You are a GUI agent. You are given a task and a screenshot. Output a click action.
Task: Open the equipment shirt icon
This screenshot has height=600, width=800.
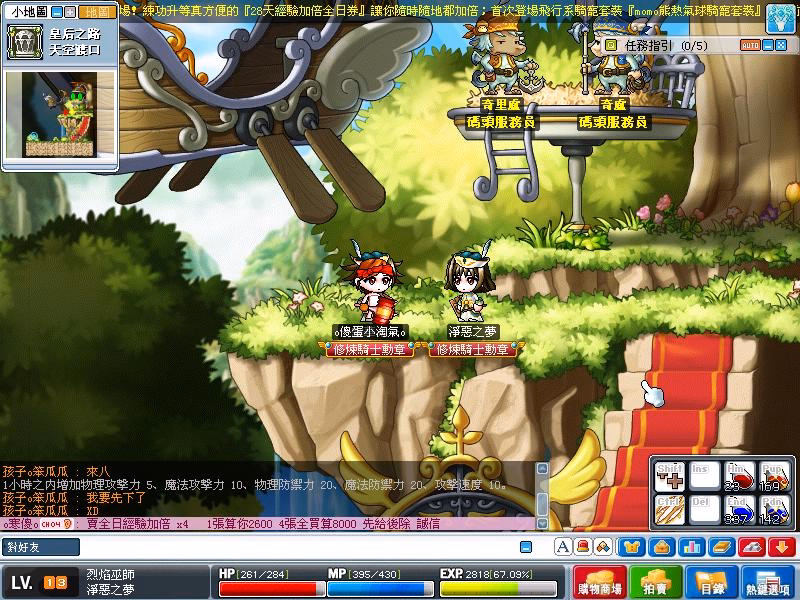pyautogui.click(x=632, y=547)
